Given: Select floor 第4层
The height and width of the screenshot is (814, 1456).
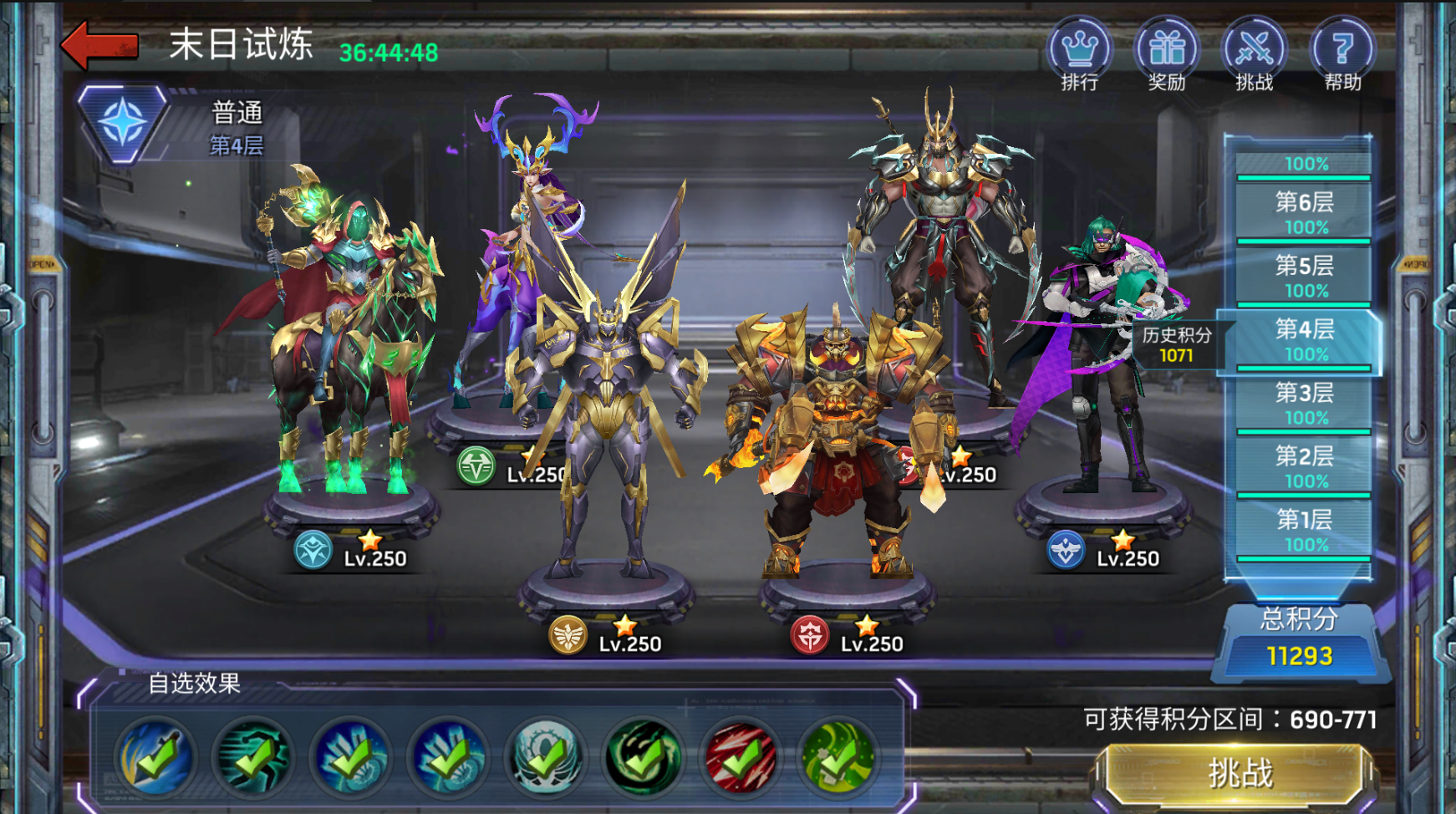Looking at the screenshot, I should point(1304,339).
